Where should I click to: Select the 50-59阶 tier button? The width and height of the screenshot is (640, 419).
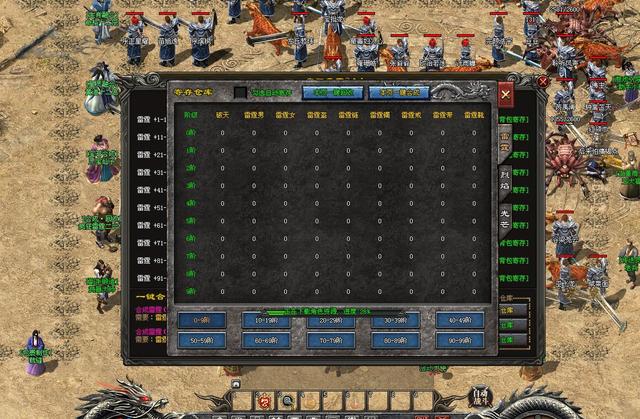pyautogui.click(x=202, y=340)
